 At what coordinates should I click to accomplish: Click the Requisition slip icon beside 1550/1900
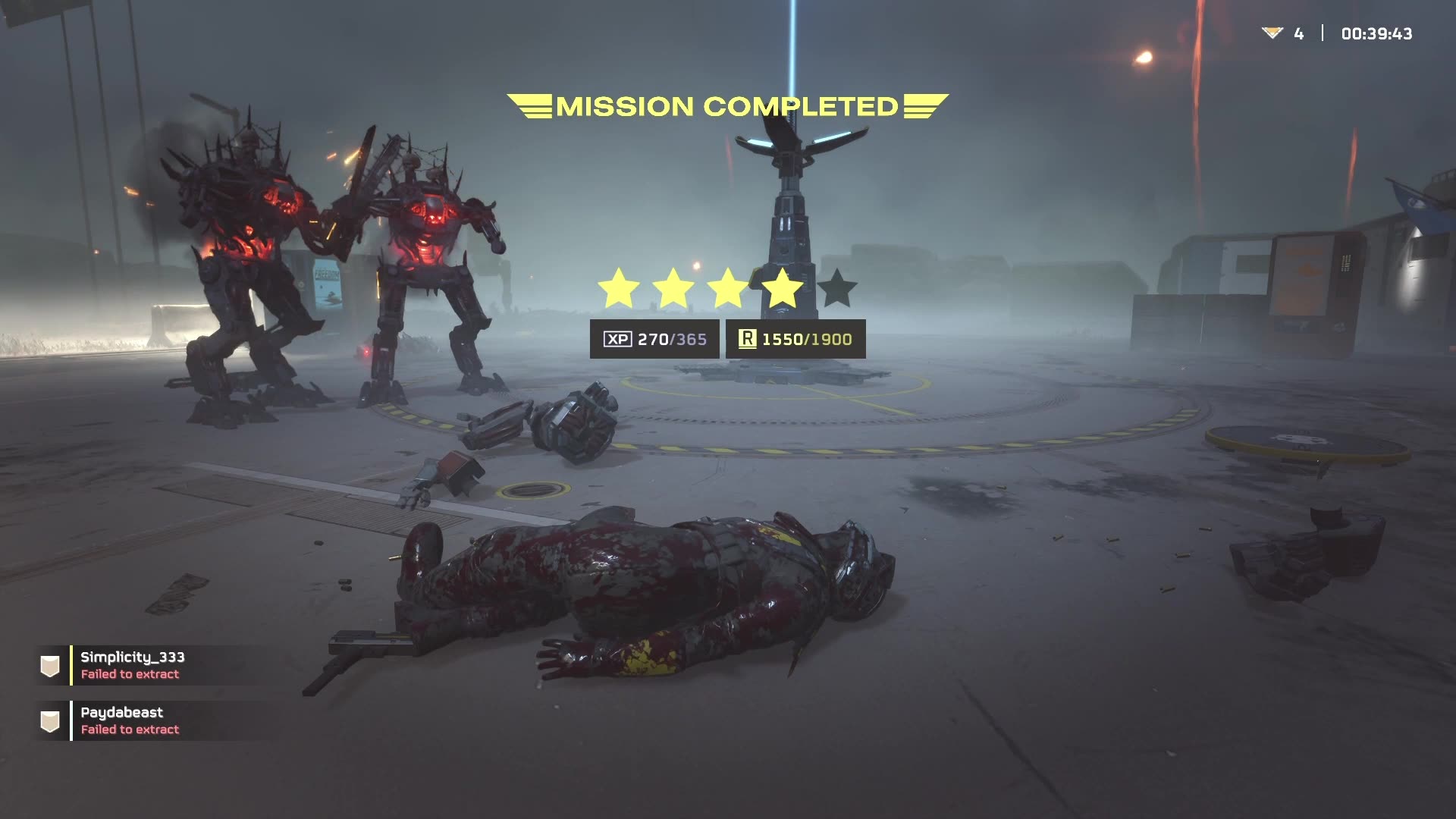(747, 339)
